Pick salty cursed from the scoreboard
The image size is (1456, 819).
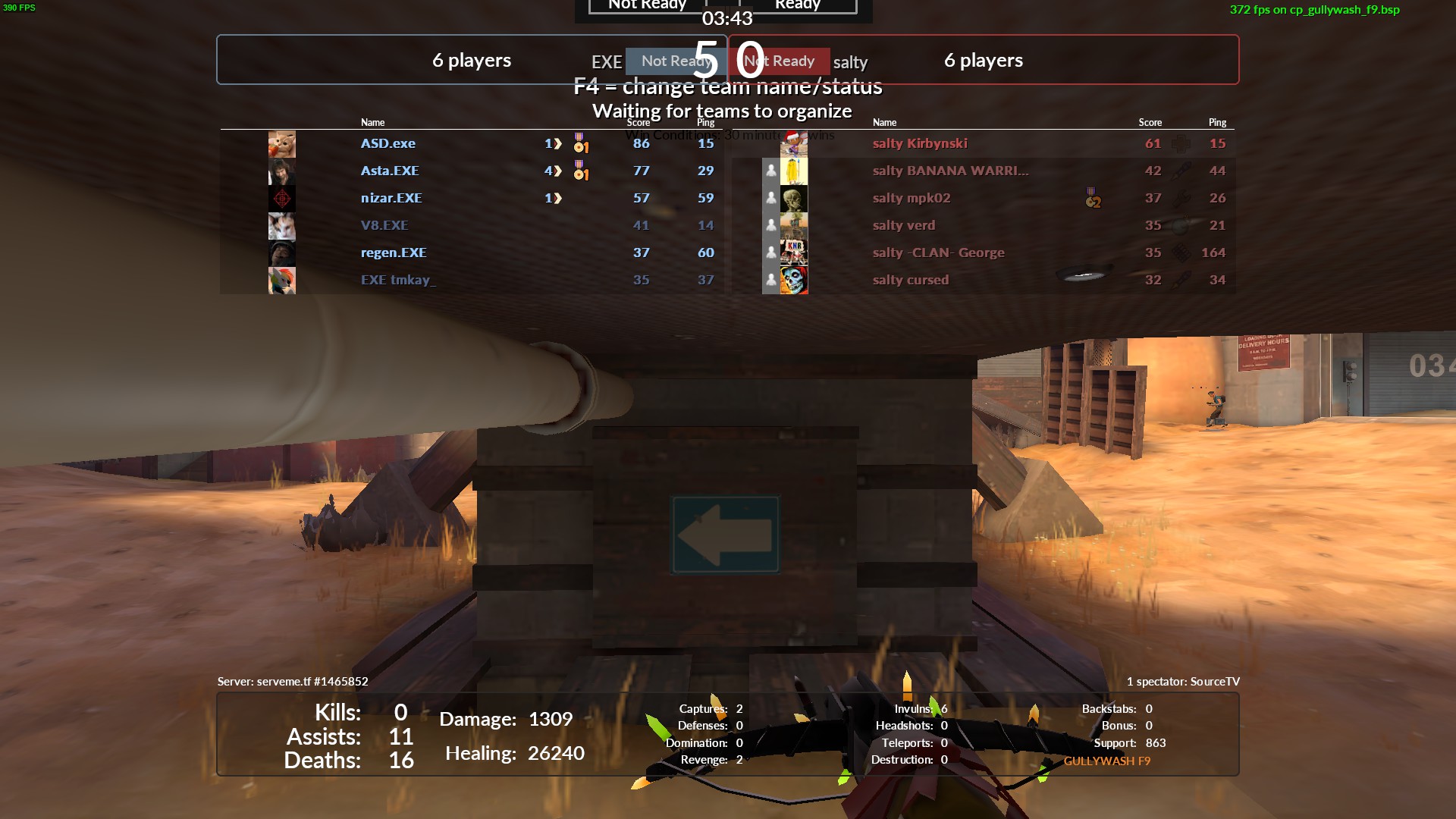pos(911,280)
